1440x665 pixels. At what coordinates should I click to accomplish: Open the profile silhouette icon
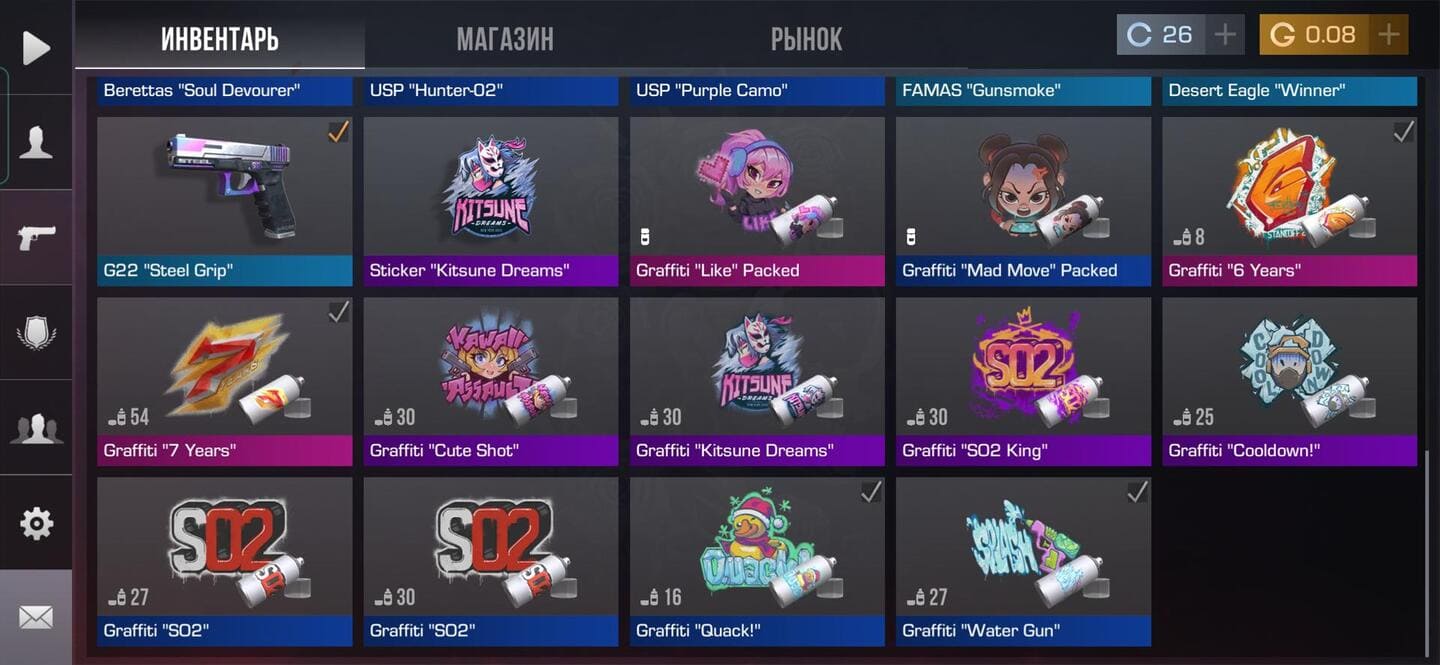tap(36, 143)
